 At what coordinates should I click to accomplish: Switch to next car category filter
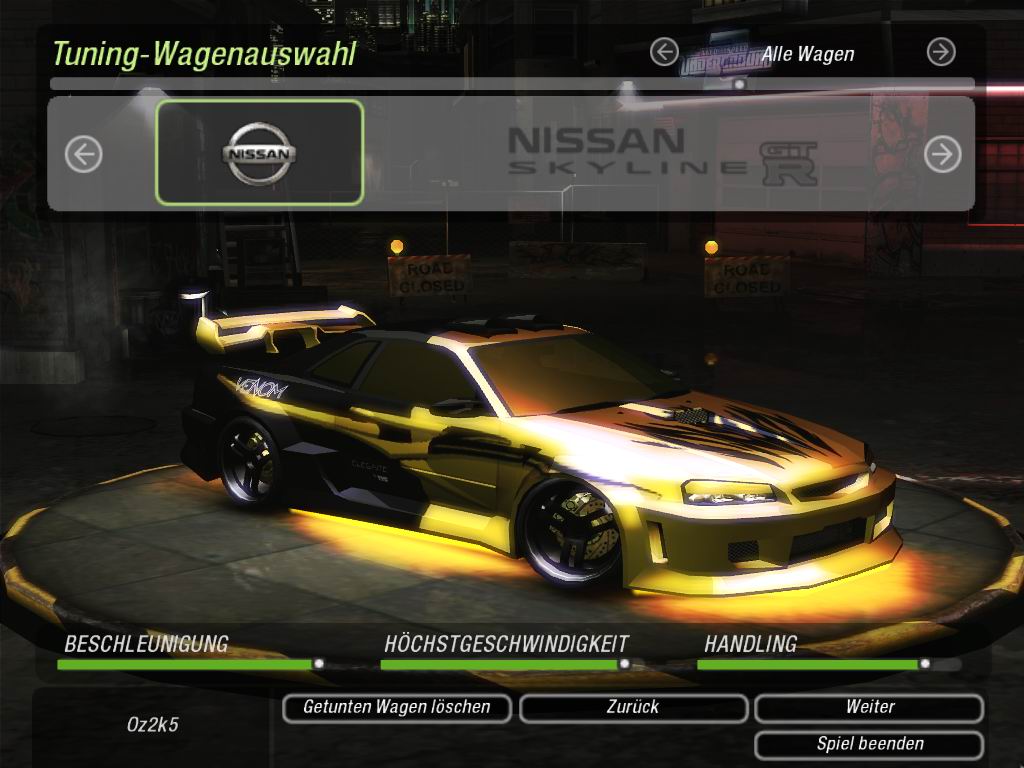pyautogui.click(x=940, y=52)
